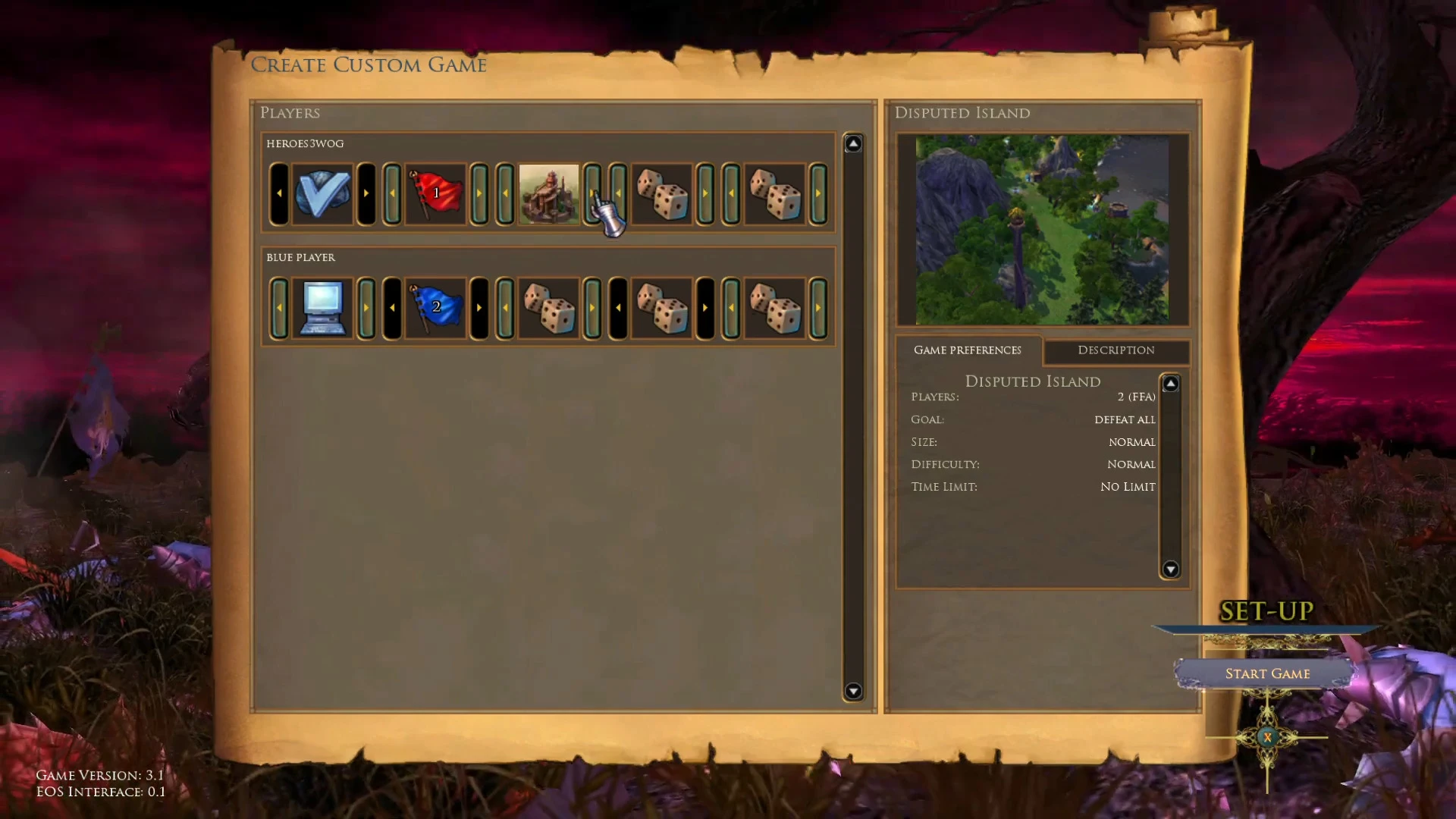Switch HEROES3WOG starting bonus selection
This screenshot has width=1456, height=819.
coord(817,193)
